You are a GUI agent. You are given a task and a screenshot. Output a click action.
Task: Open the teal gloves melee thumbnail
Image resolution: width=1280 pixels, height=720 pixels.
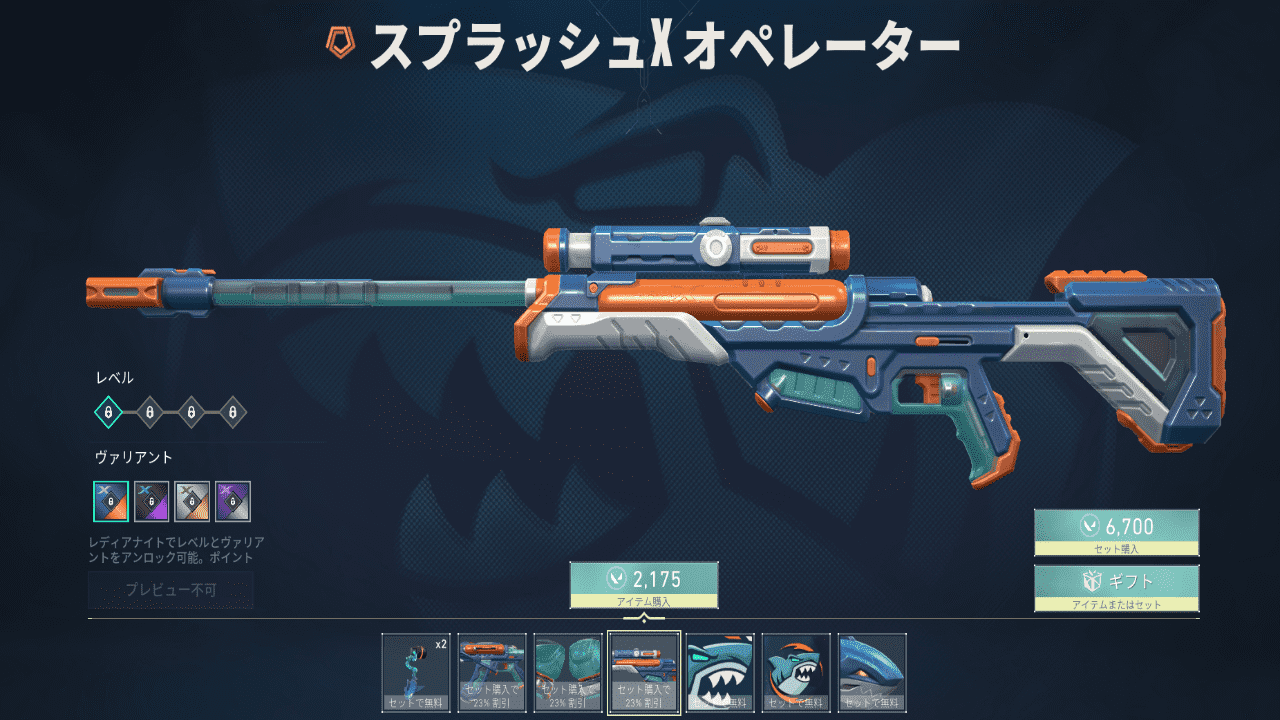[568, 672]
